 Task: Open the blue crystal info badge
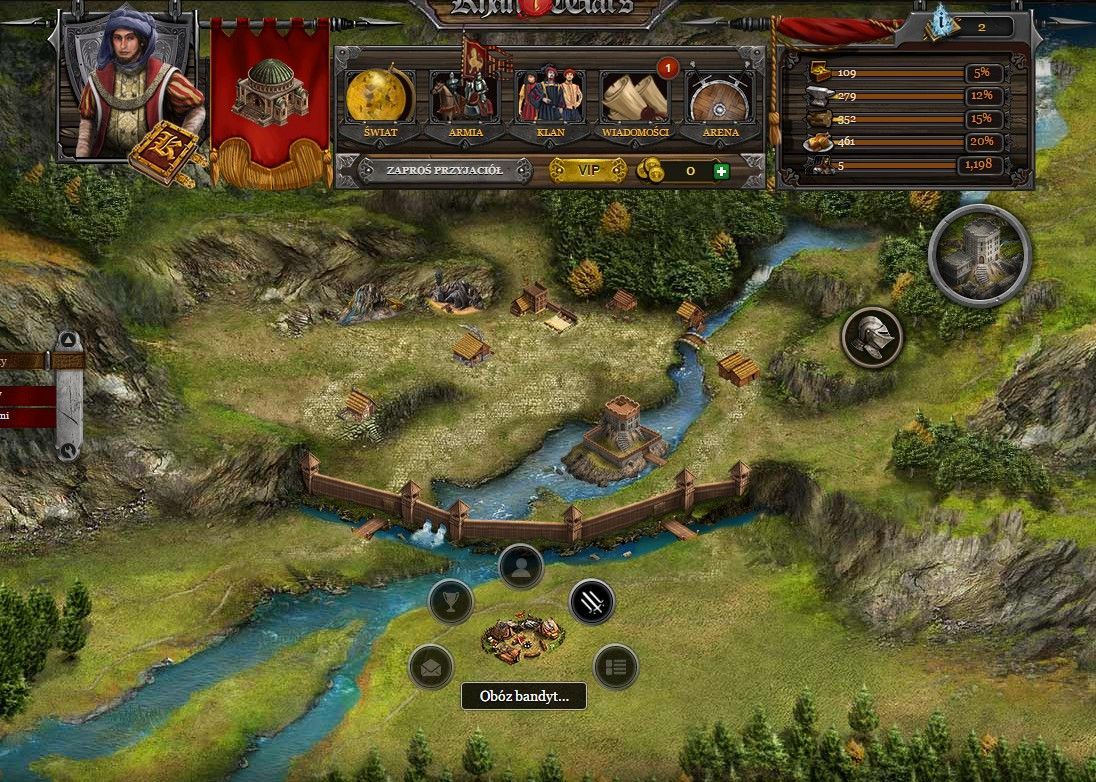pyautogui.click(x=940, y=20)
